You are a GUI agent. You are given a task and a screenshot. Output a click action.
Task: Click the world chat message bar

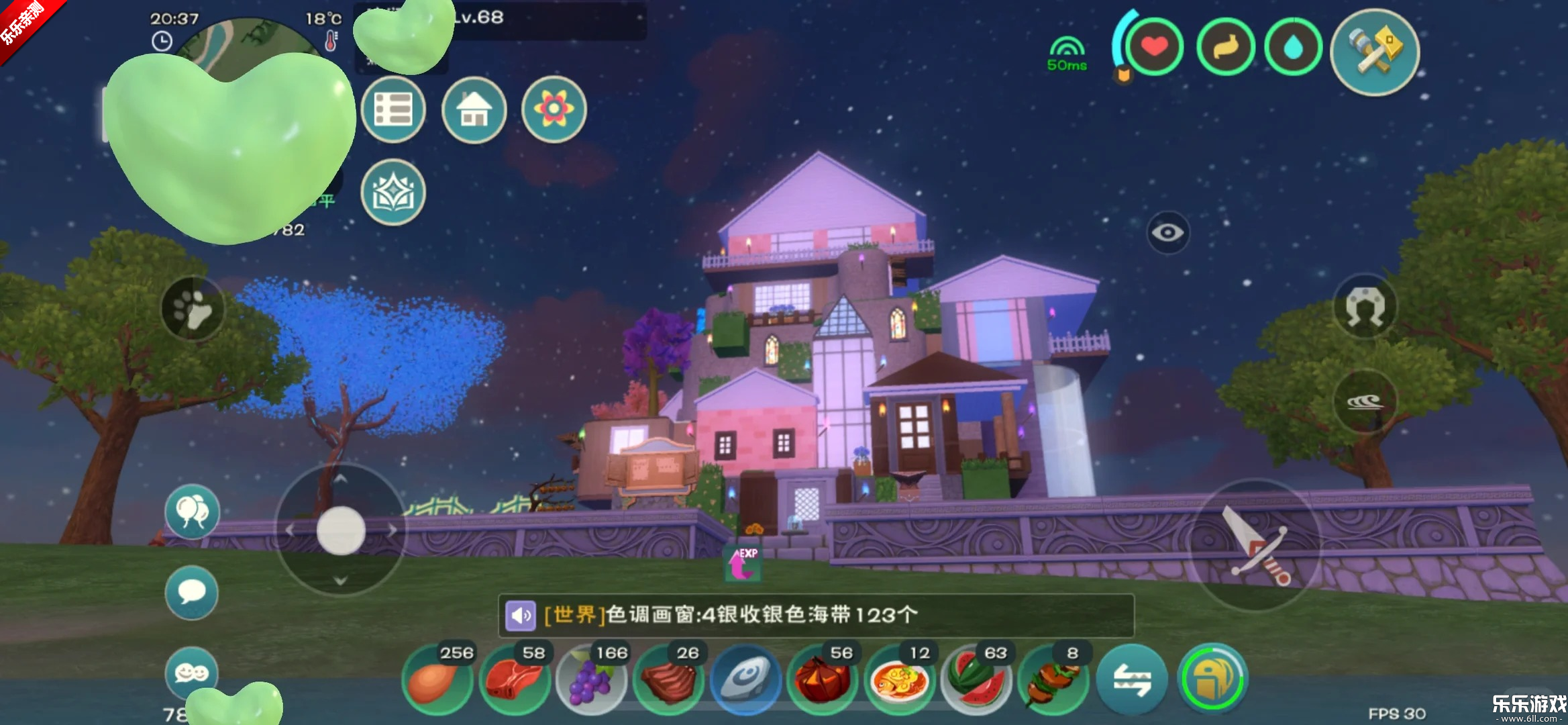pos(815,615)
